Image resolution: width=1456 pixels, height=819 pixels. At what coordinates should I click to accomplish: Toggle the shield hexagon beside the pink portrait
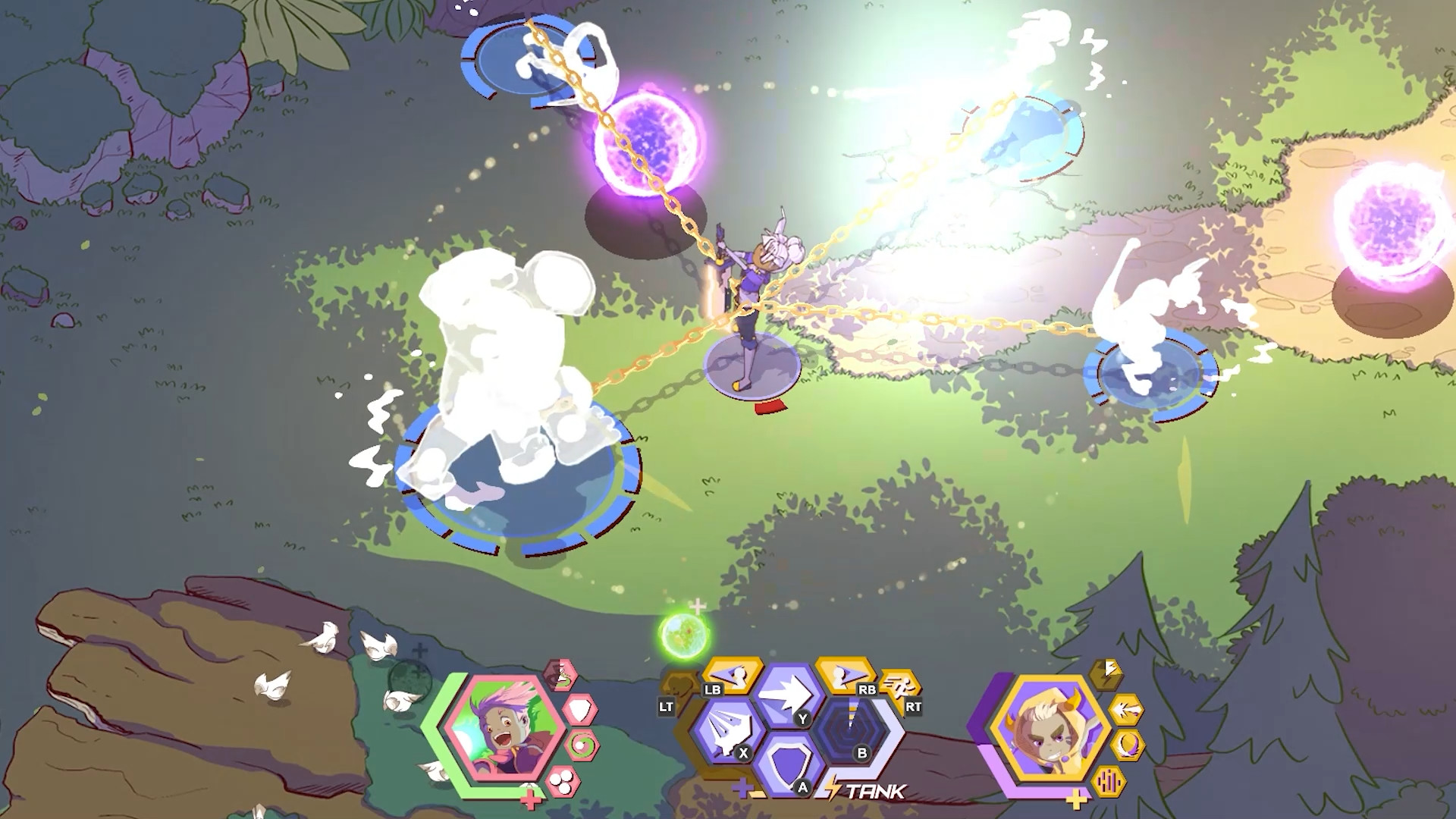point(580,709)
